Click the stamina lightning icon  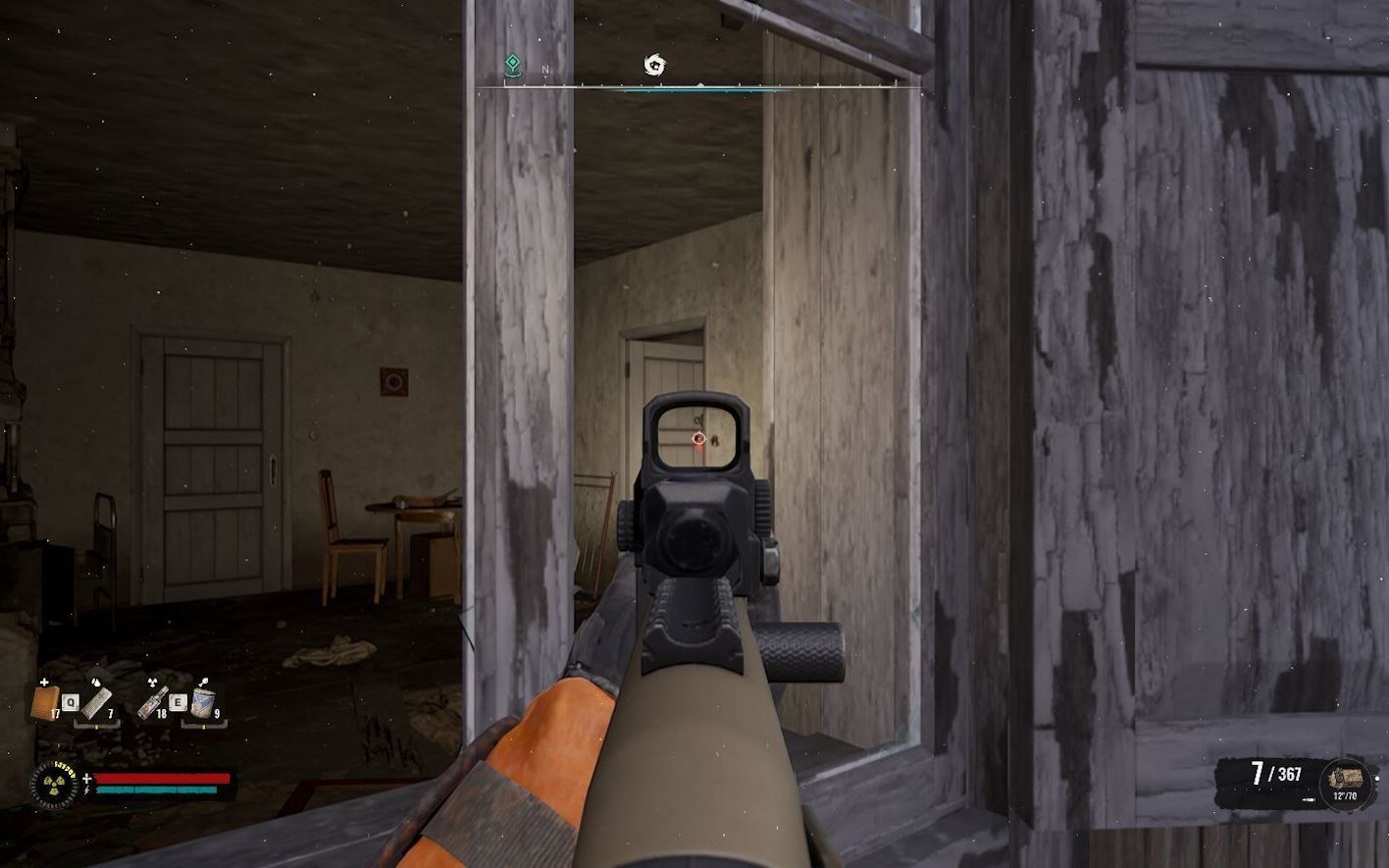86,791
